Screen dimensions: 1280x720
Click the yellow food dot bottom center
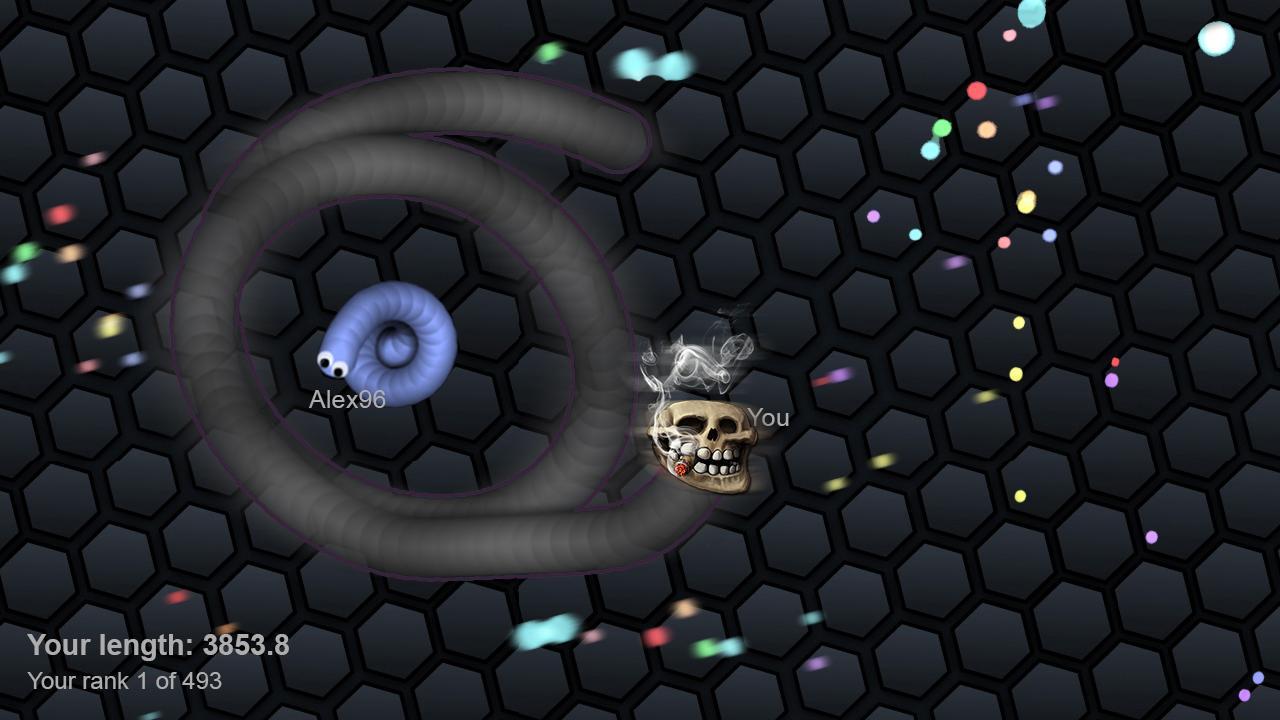pyautogui.click(x=686, y=608)
